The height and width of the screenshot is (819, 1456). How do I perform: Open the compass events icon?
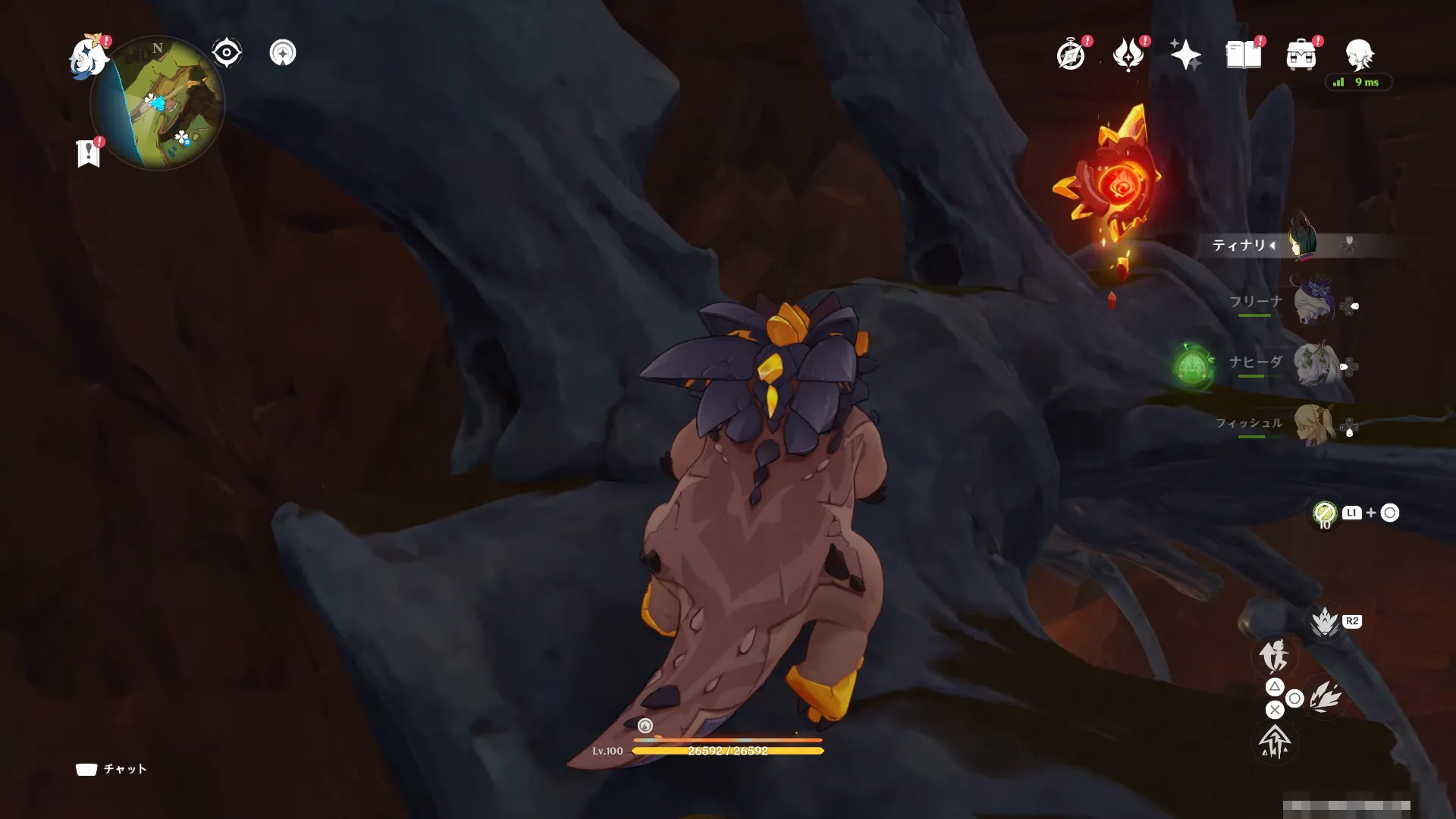click(1071, 55)
